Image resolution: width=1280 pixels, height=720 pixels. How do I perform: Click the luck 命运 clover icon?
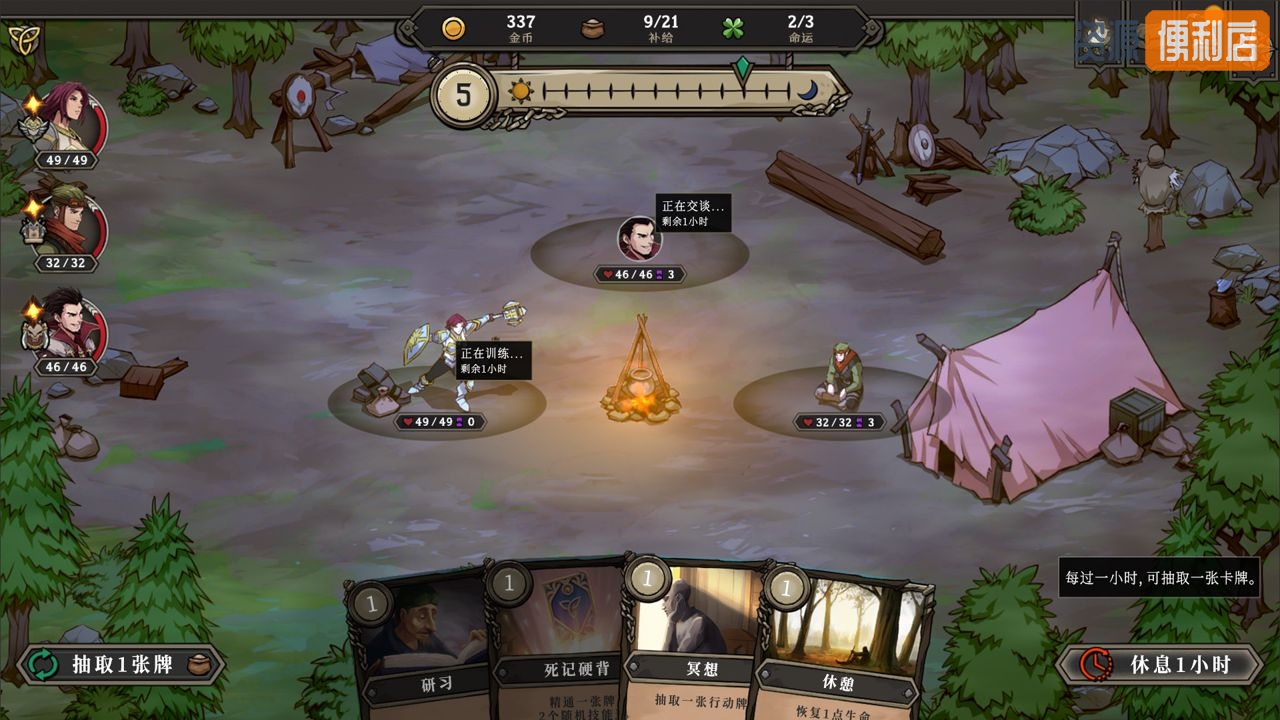[x=733, y=28]
